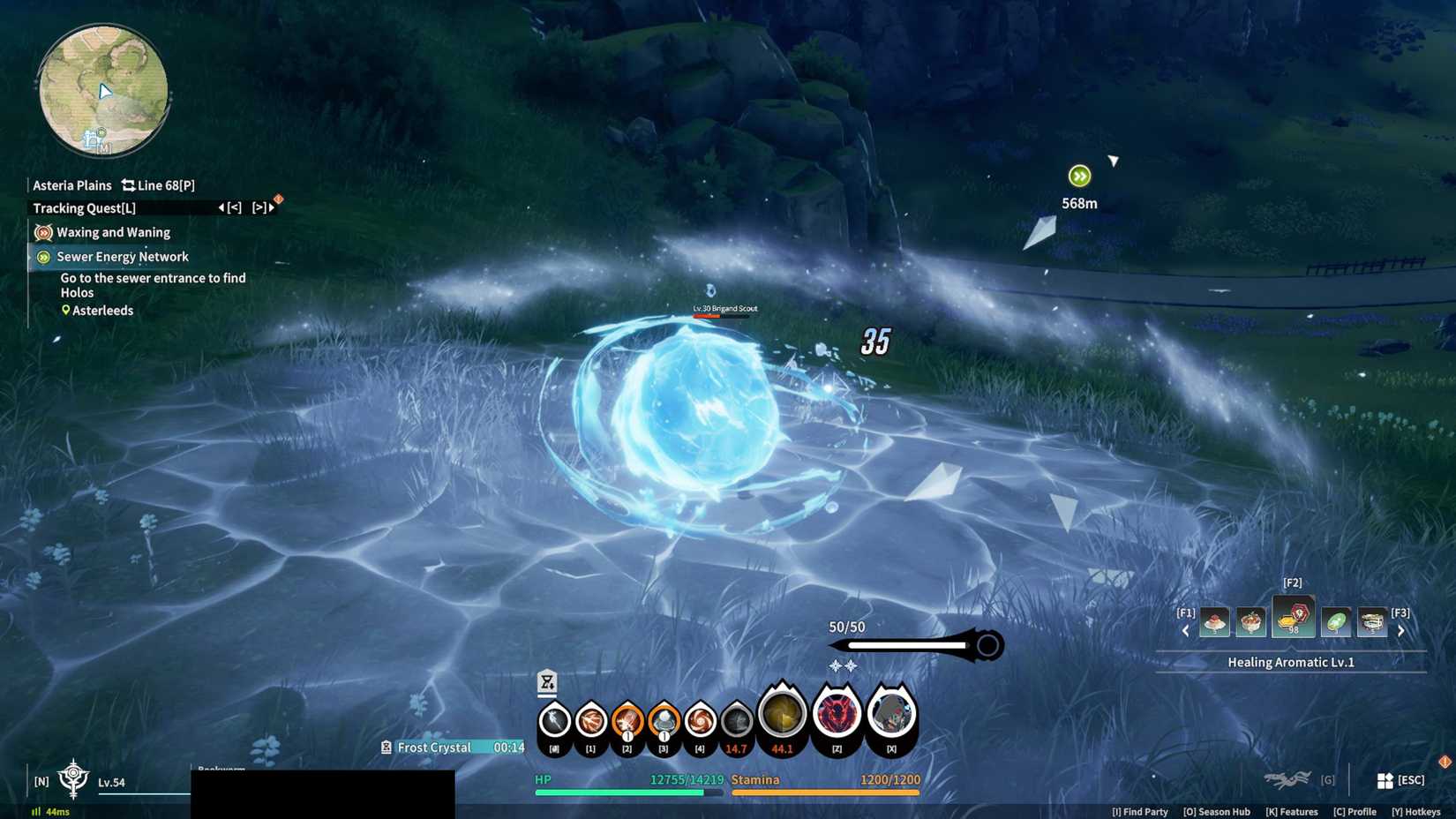Open the main menu via the [ESC] icon
The height and width of the screenshot is (819, 1456).
pyautogui.click(x=1385, y=779)
